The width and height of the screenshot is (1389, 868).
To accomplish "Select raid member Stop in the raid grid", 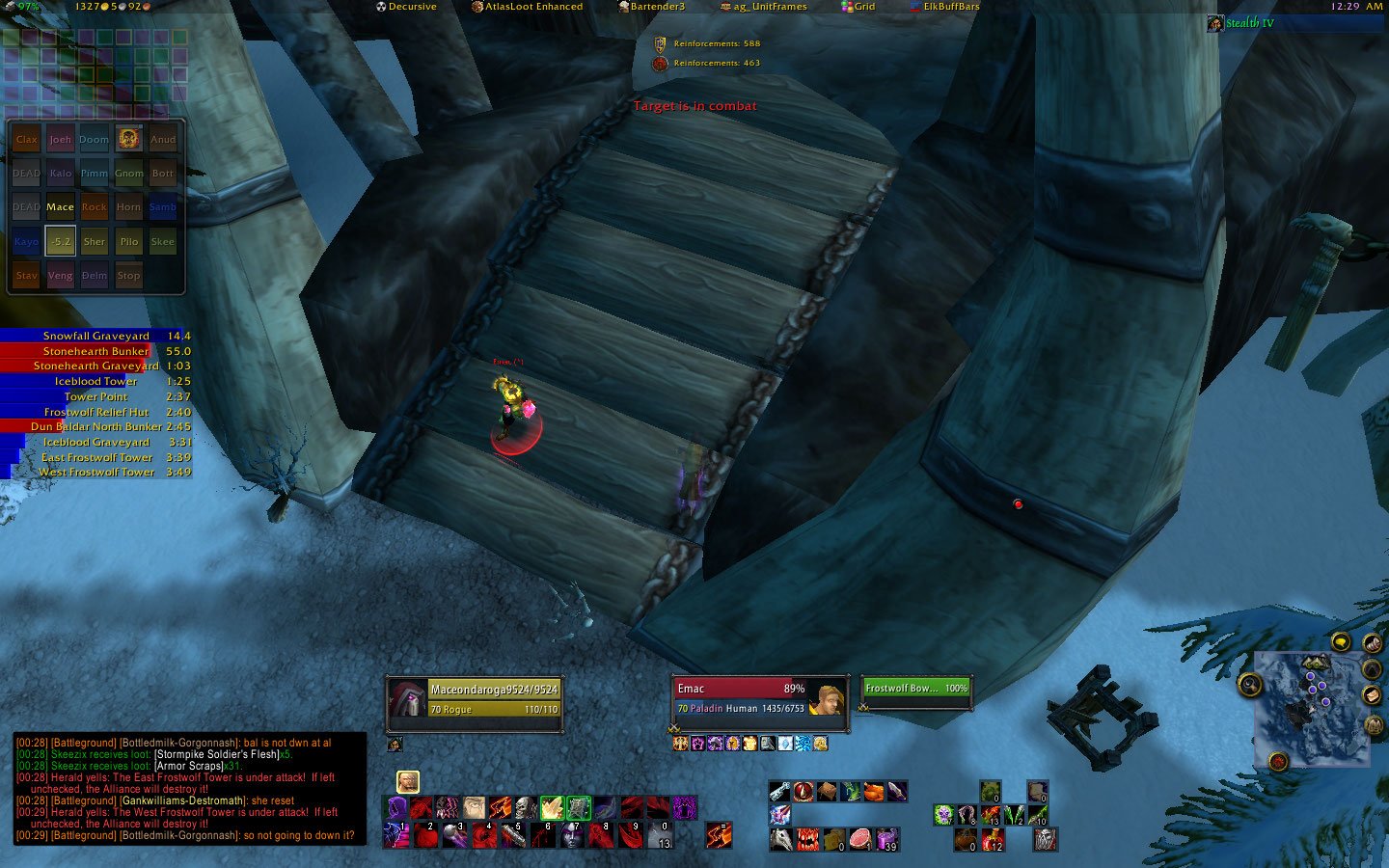I will pyautogui.click(x=128, y=276).
